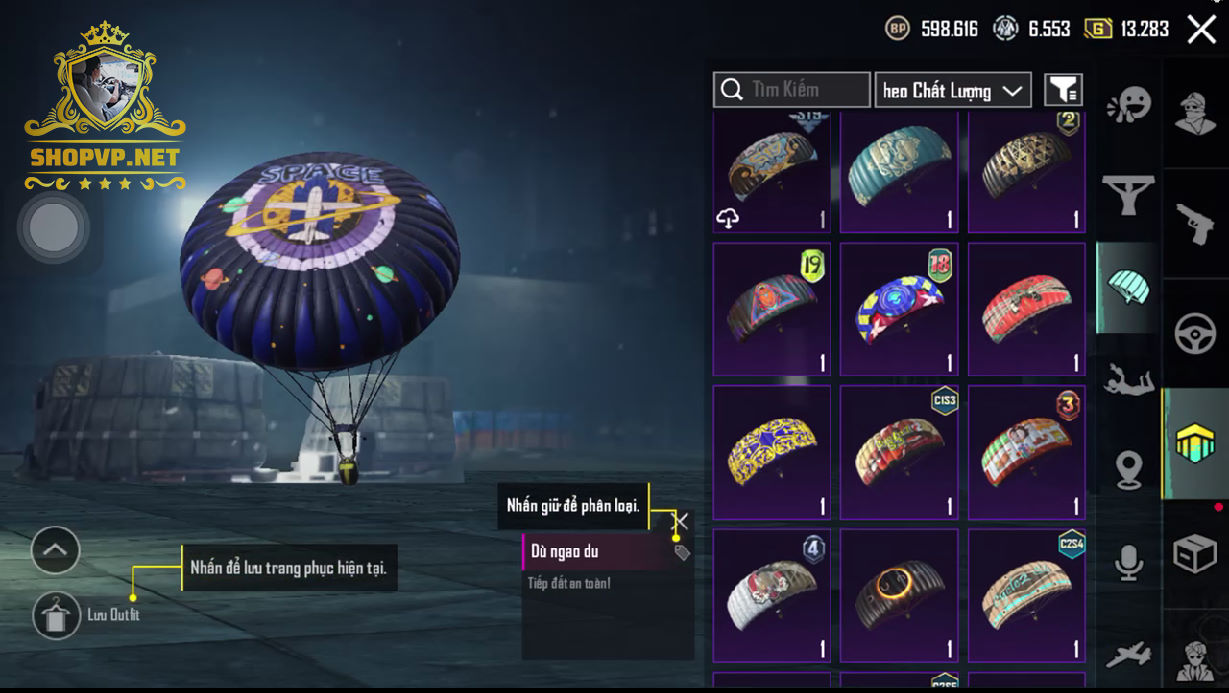Save the current outfit with Lưu Outfit

[x=57, y=615]
